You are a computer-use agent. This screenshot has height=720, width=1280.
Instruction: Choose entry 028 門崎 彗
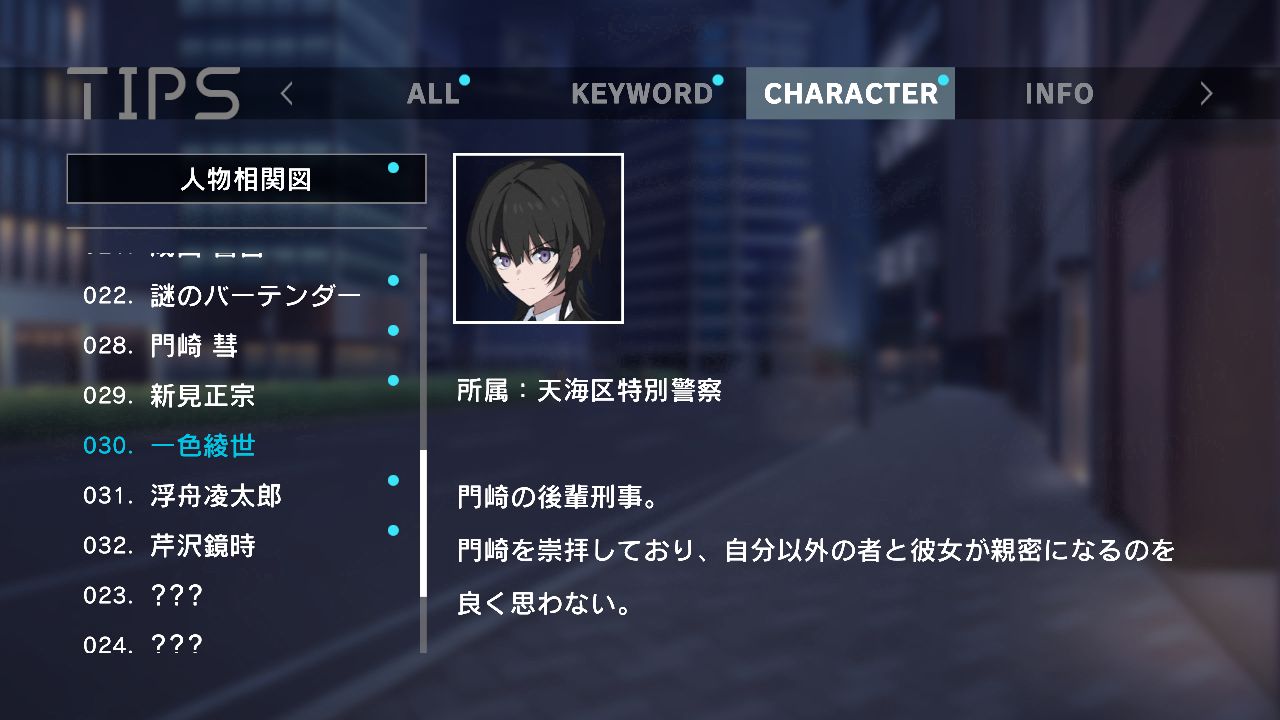(194, 346)
